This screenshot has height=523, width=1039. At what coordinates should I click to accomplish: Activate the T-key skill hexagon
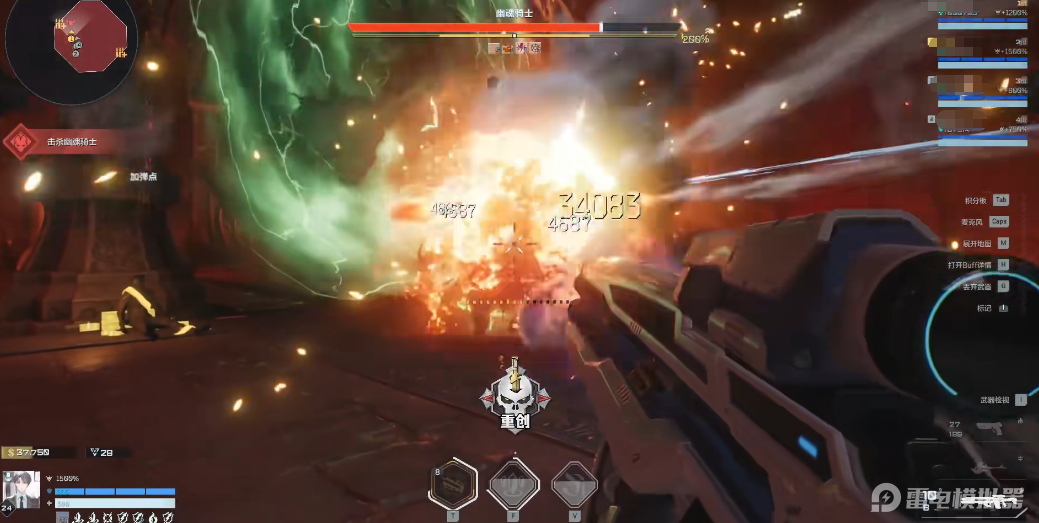(x=452, y=484)
